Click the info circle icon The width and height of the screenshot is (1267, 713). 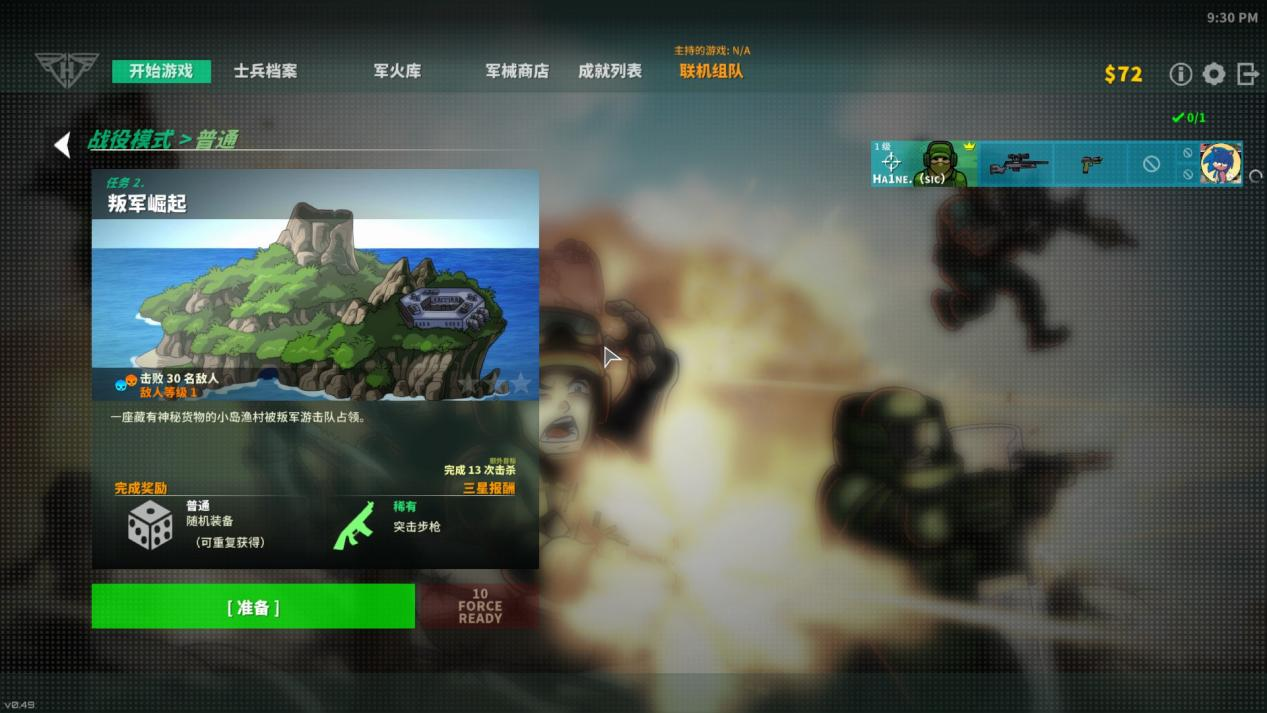click(1181, 74)
